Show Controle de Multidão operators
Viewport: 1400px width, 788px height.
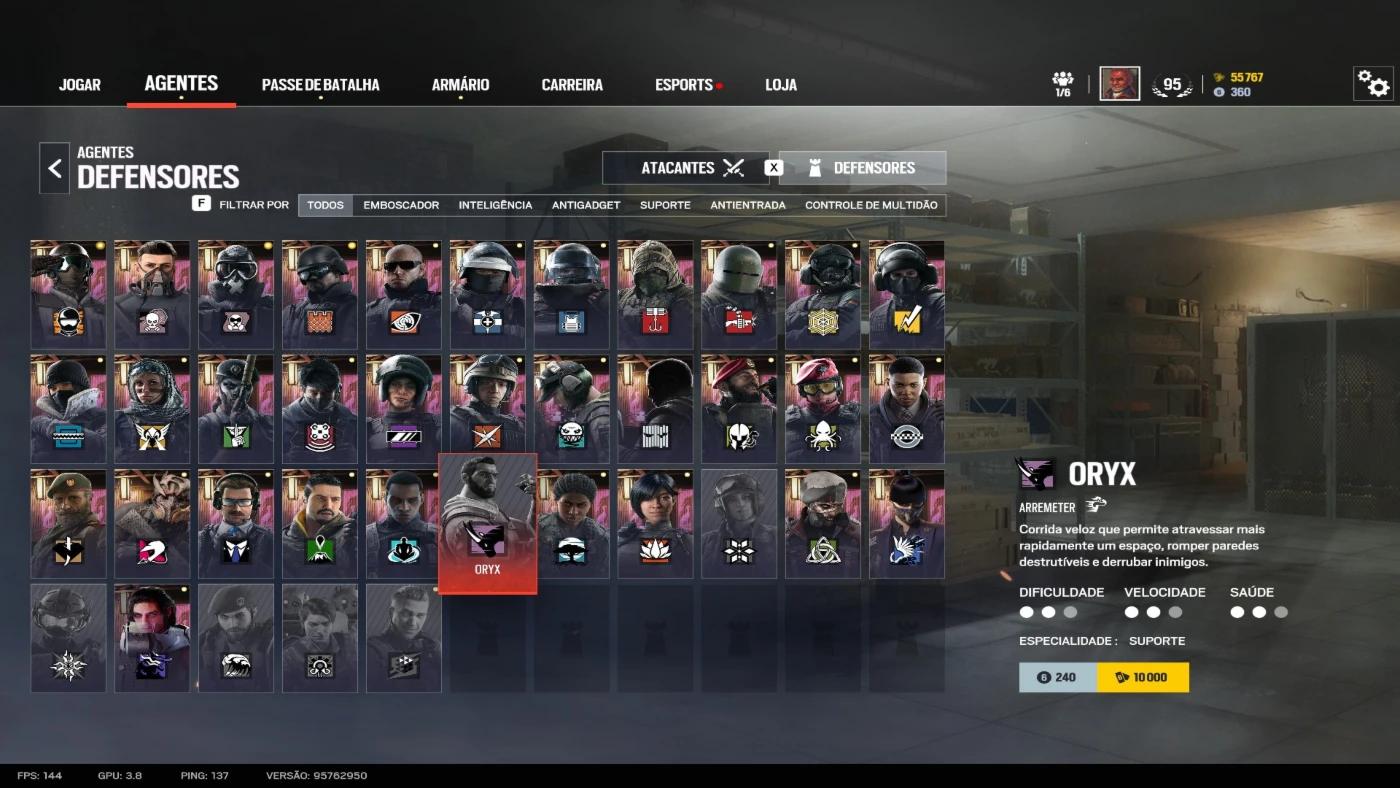tap(871, 205)
